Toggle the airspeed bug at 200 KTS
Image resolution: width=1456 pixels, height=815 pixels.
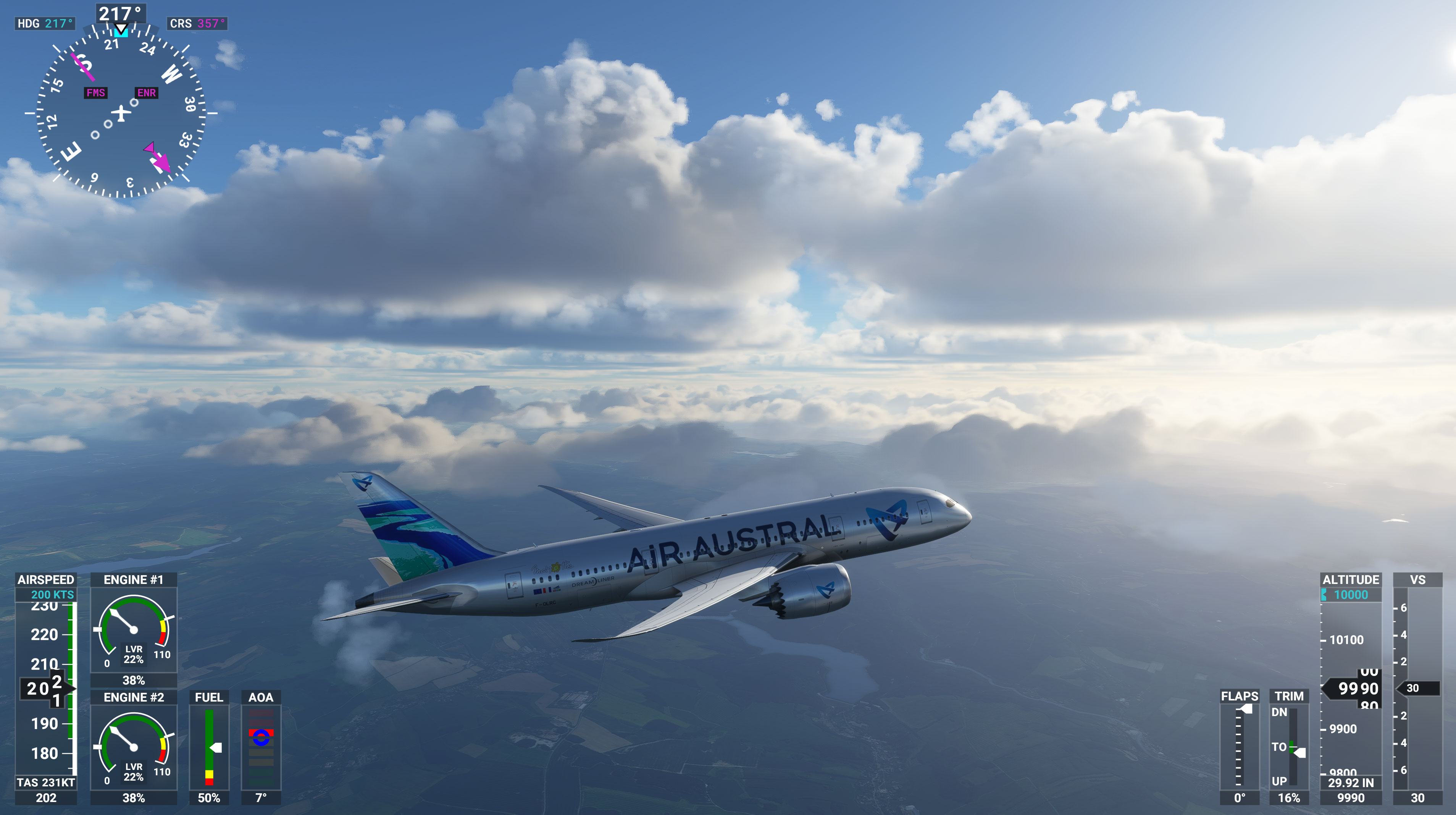[x=54, y=595]
